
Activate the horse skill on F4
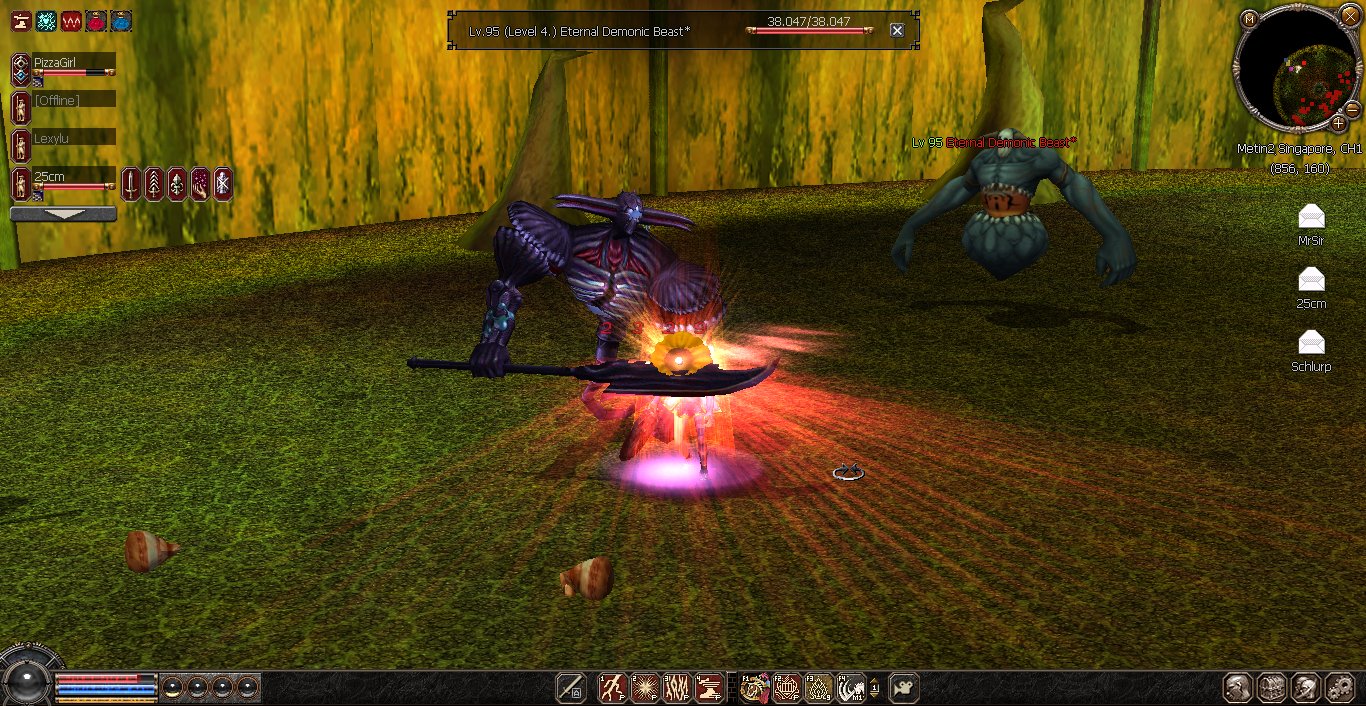tap(851, 688)
